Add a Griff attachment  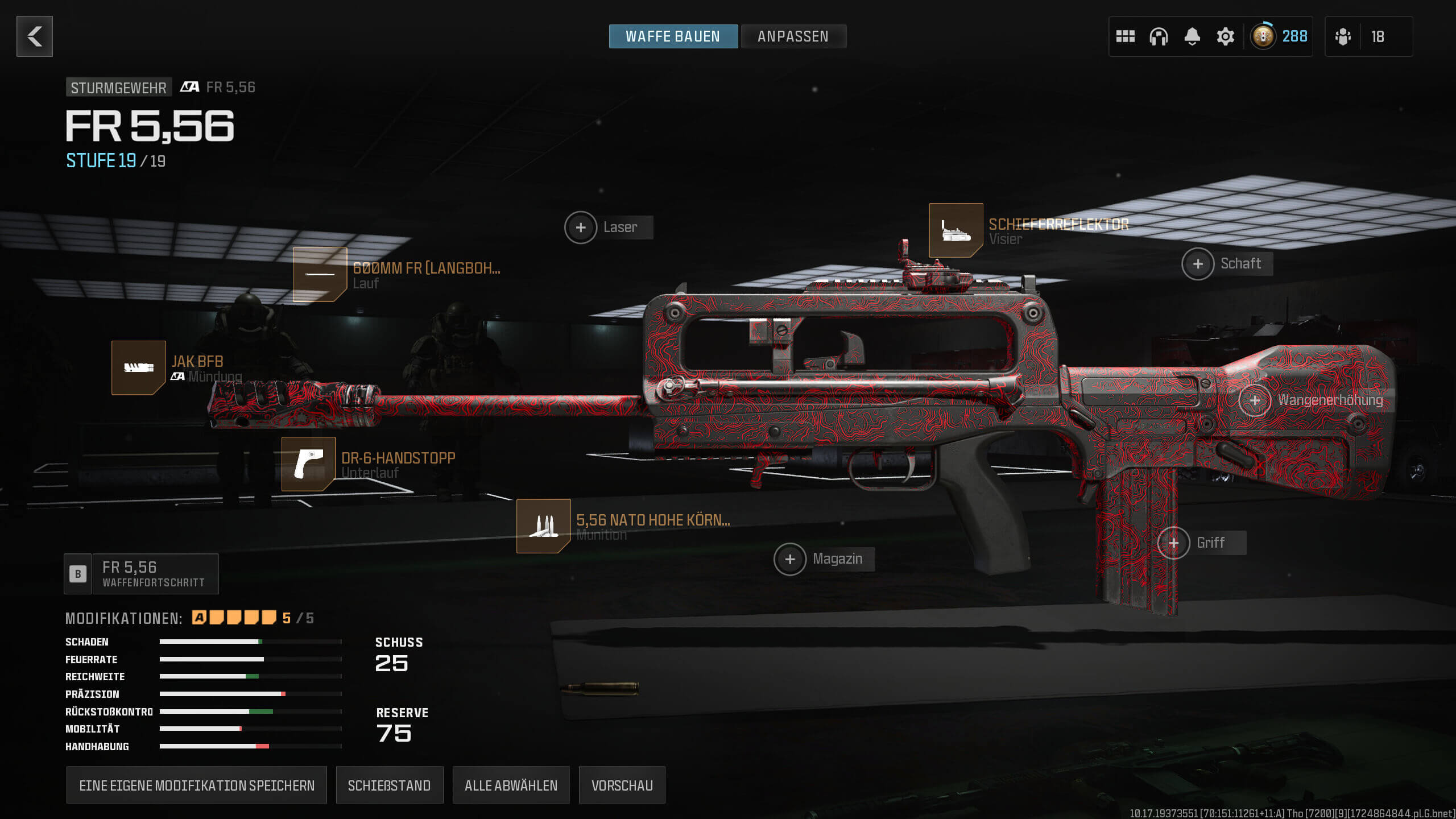coord(1173,543)
